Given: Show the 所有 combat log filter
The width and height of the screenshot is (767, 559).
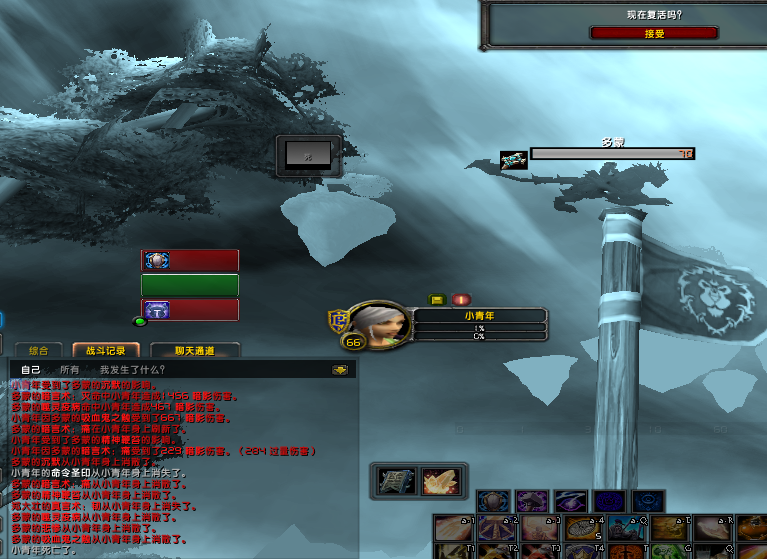Looking at the screenshot, I should click(x=70, y=370).
